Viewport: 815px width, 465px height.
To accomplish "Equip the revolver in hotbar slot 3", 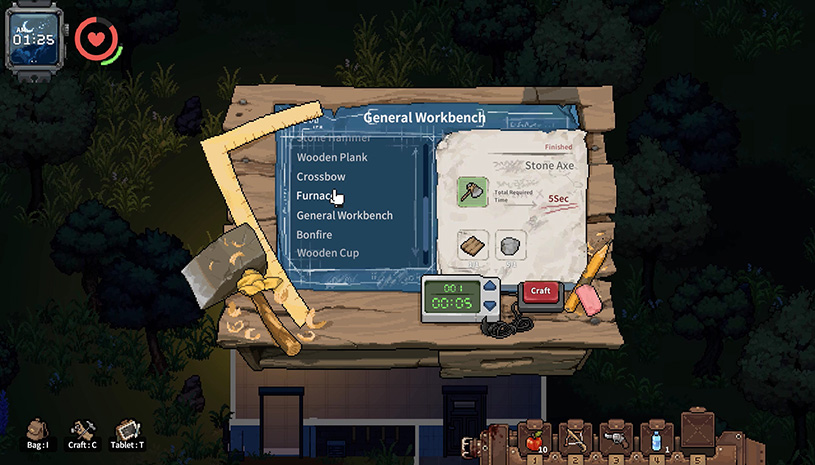I will [x=616, y=438].
